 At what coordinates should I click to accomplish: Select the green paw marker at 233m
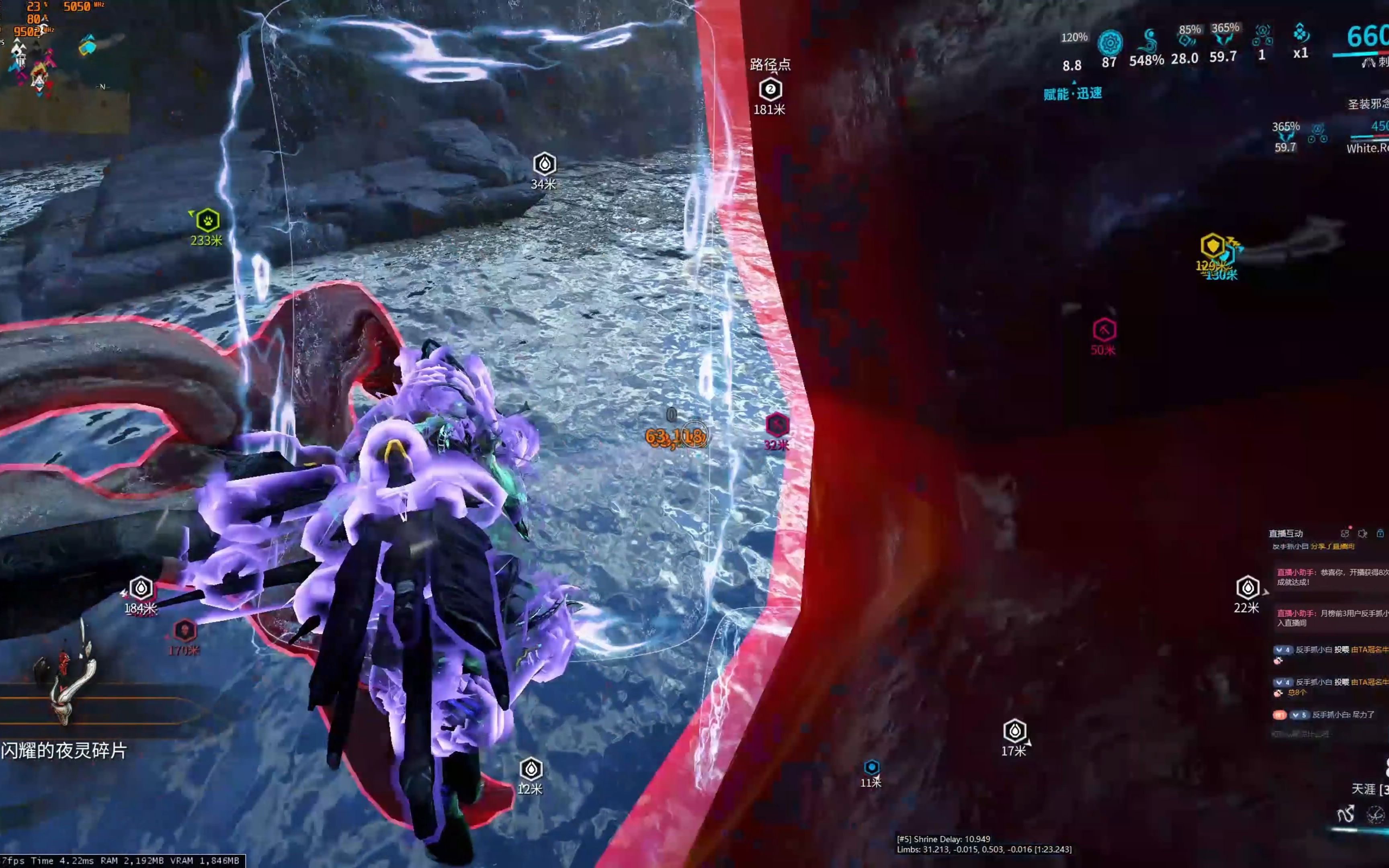[x=208, y=221]
